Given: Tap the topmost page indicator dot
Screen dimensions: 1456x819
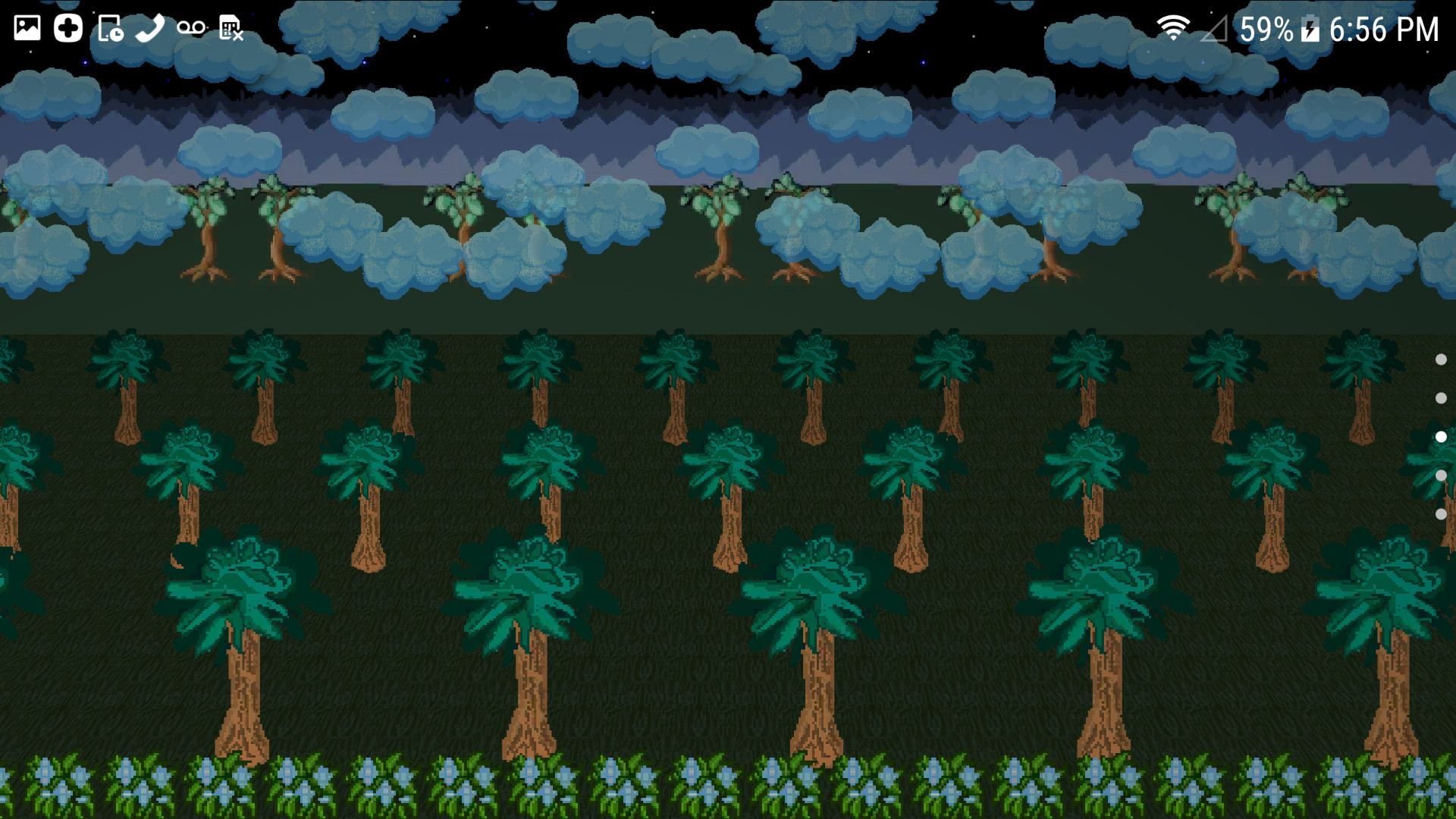Looking at the screenshot, I should (x=1440, y=359).
